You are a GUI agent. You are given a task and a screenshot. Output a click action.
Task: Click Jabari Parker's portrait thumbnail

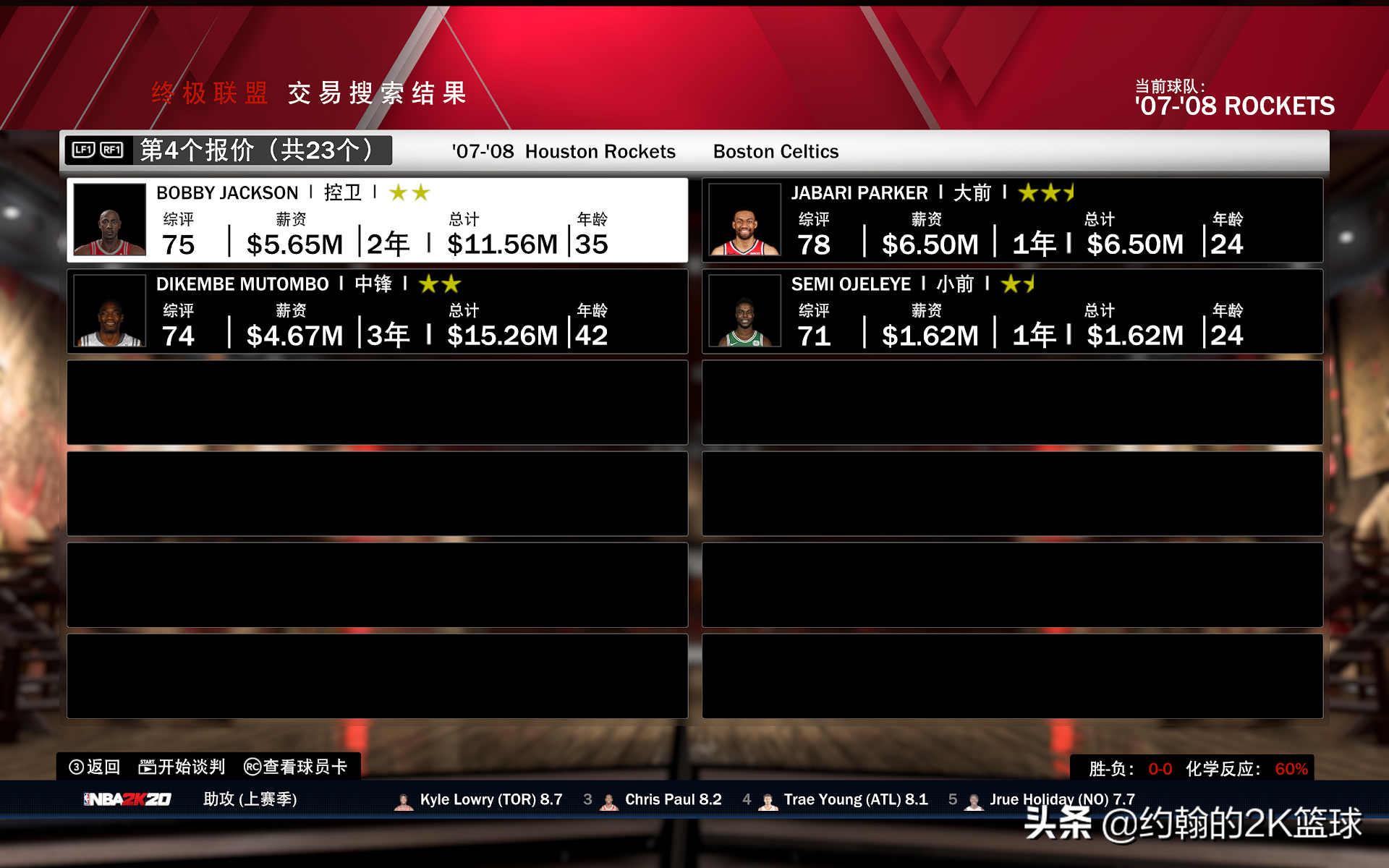(x=744, y=220)
